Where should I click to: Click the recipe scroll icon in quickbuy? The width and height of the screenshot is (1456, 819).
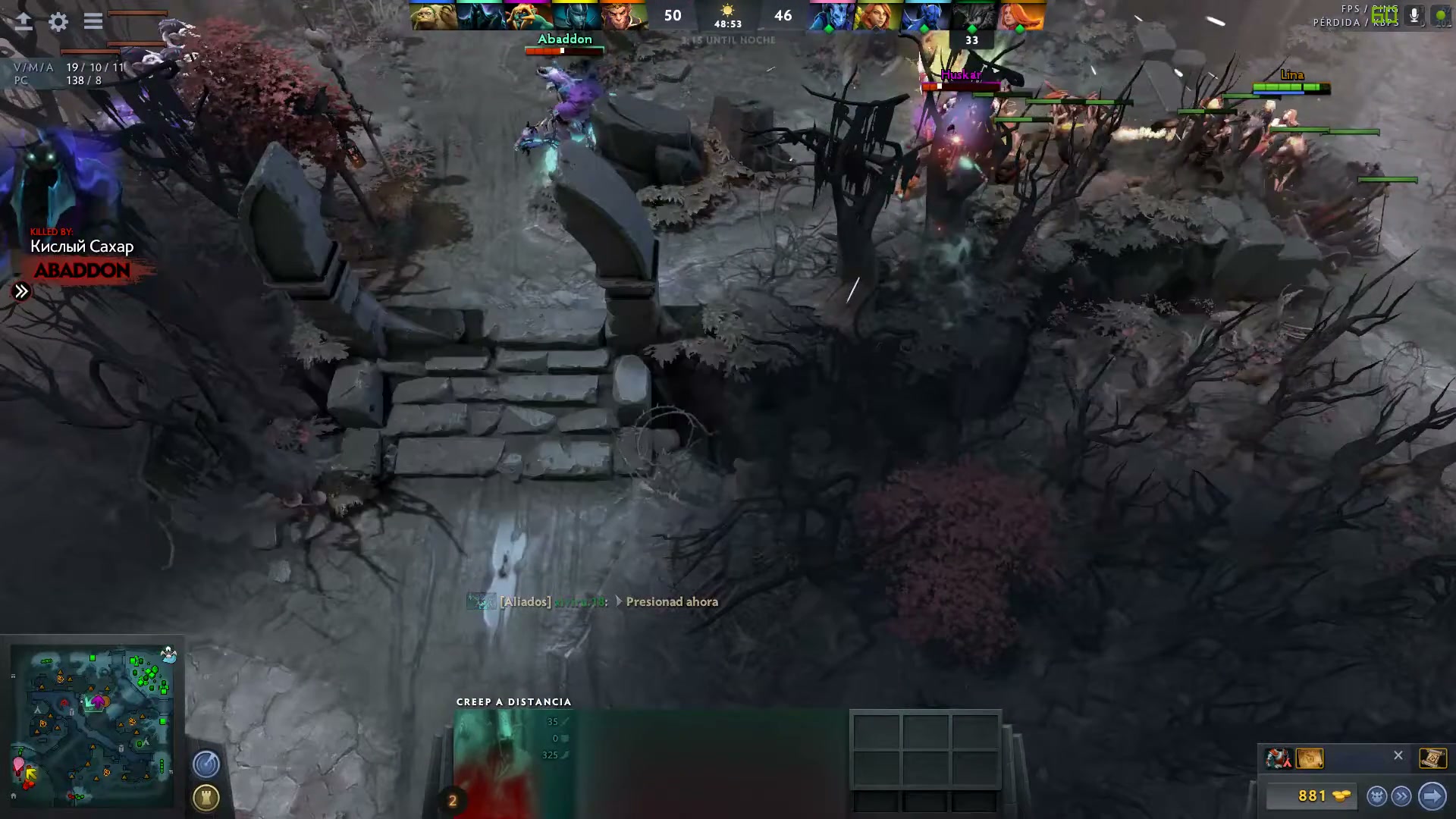tap(1310, 758)
